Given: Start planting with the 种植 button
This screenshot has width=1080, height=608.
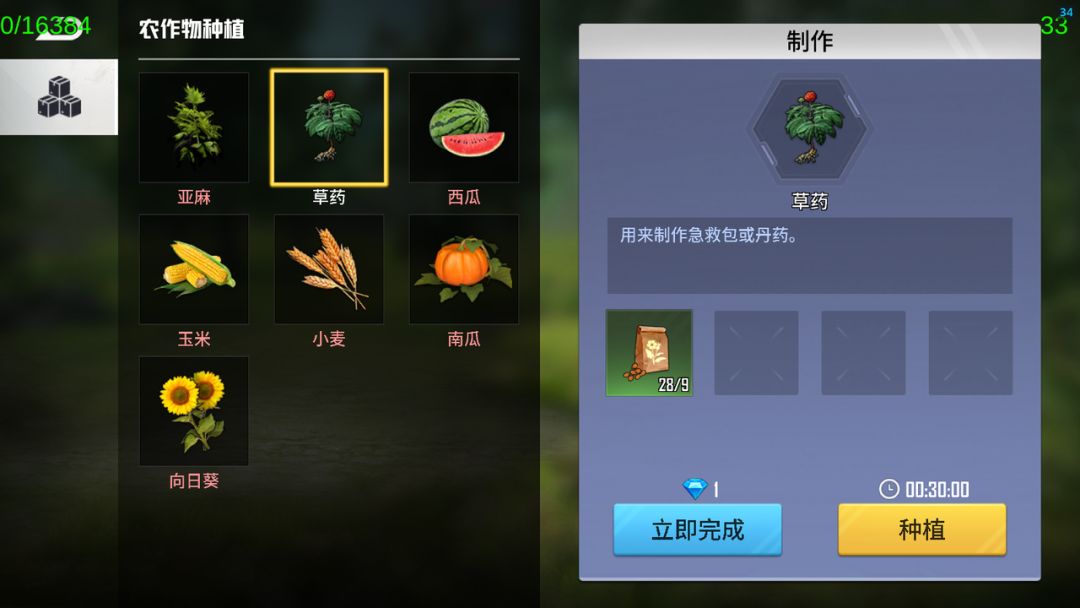Looking at the screenshot, I should click(x=921, y=529).
